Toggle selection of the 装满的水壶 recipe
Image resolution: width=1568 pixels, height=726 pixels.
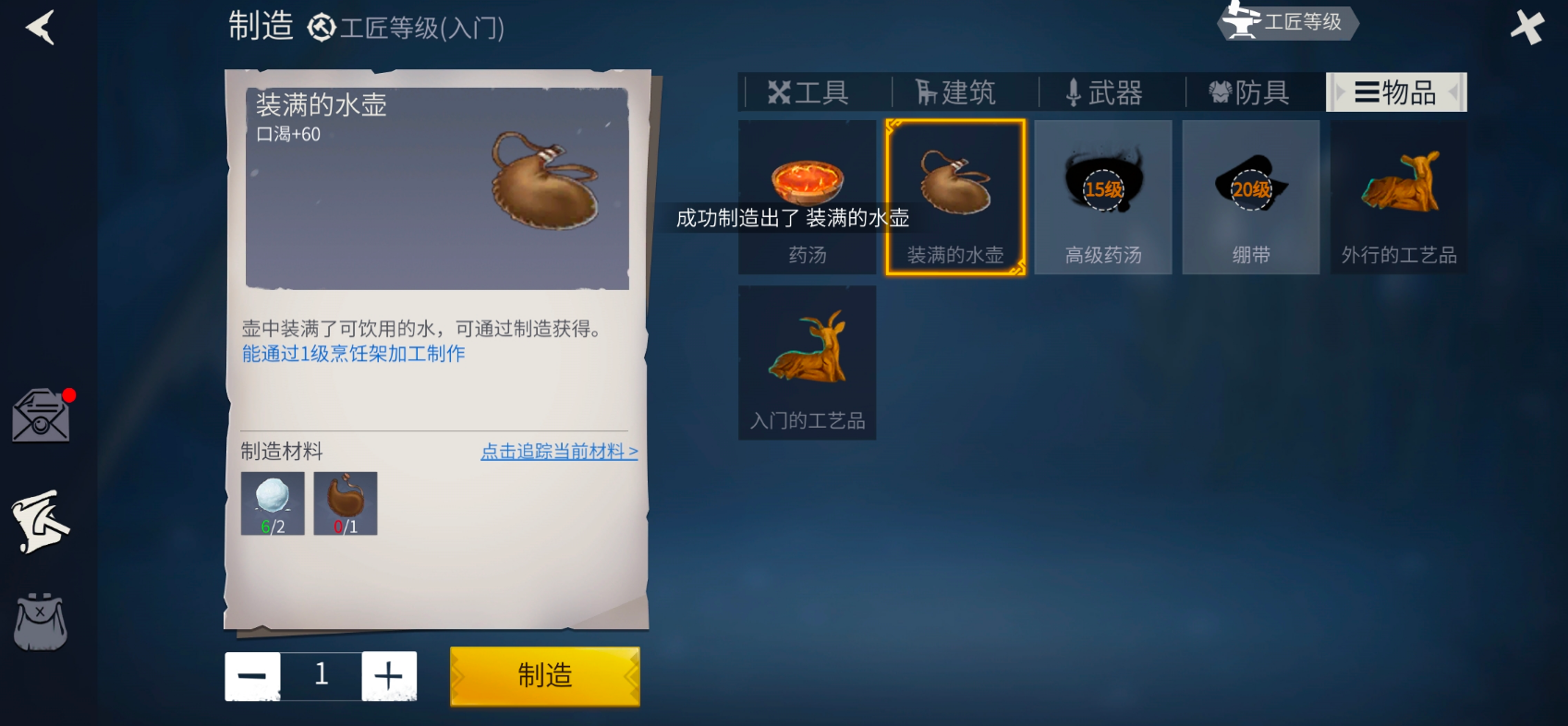click(954, 197)
